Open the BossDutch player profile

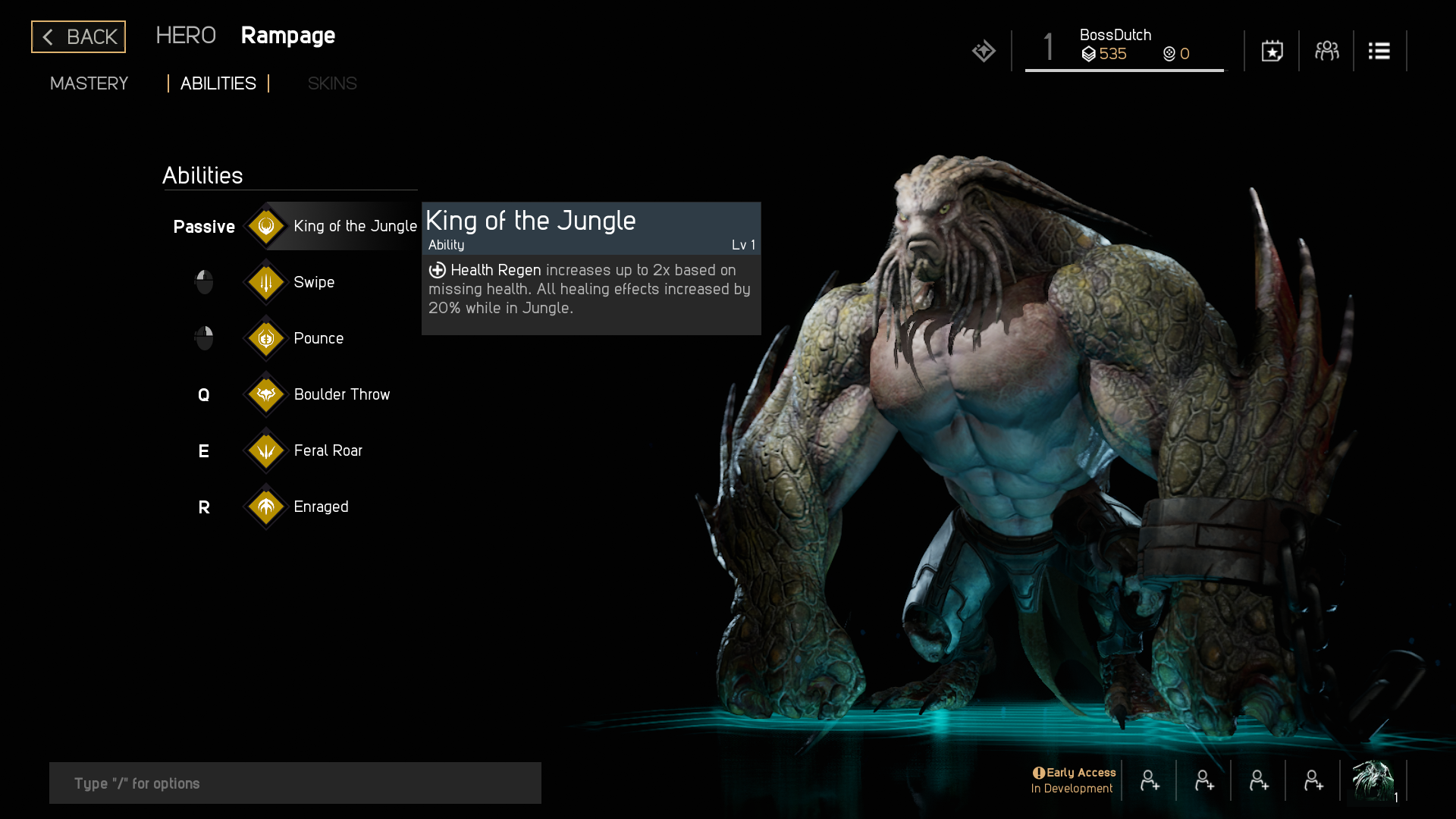[1124, 45]
